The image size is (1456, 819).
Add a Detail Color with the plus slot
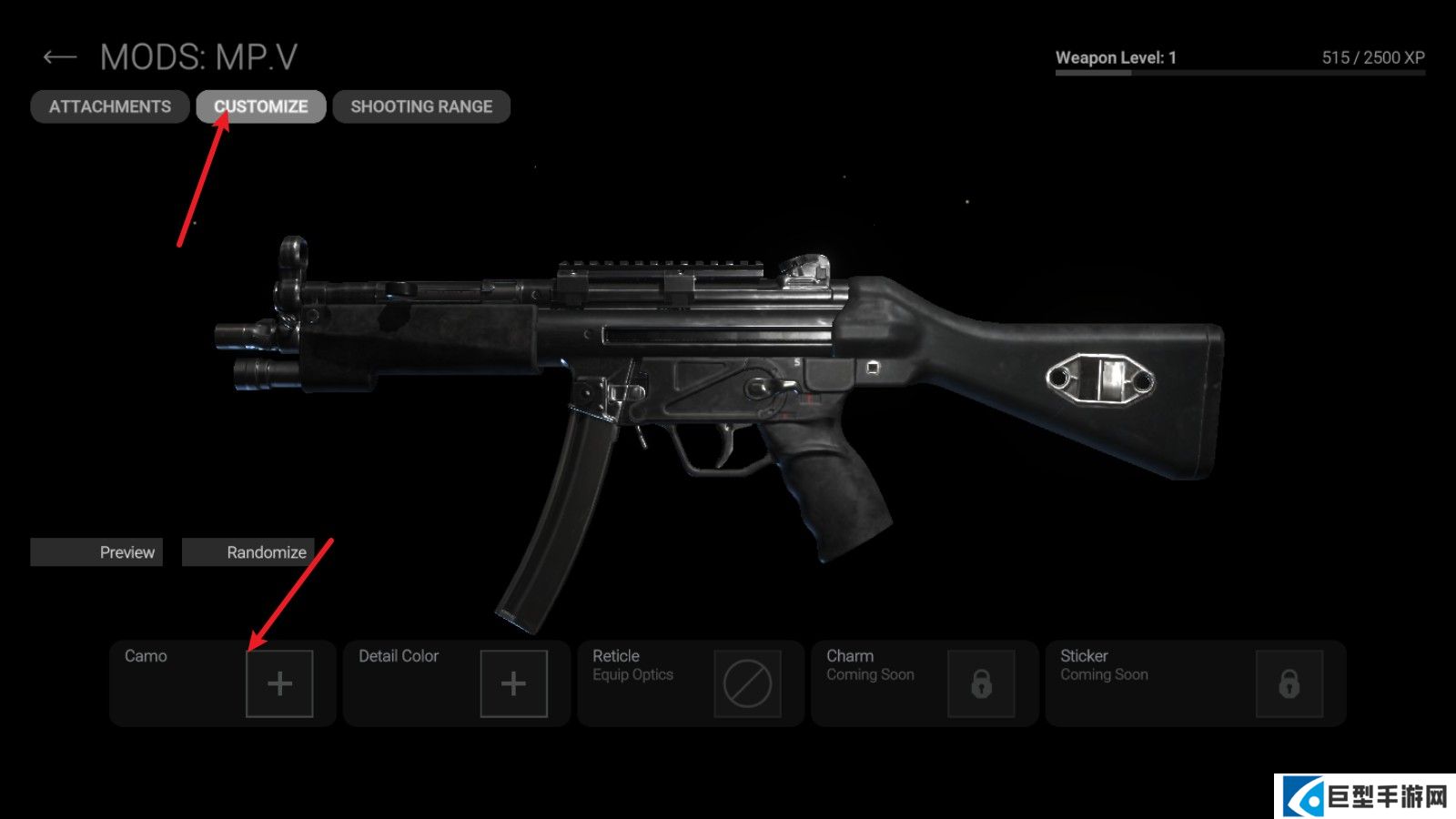tap(513, 683)
